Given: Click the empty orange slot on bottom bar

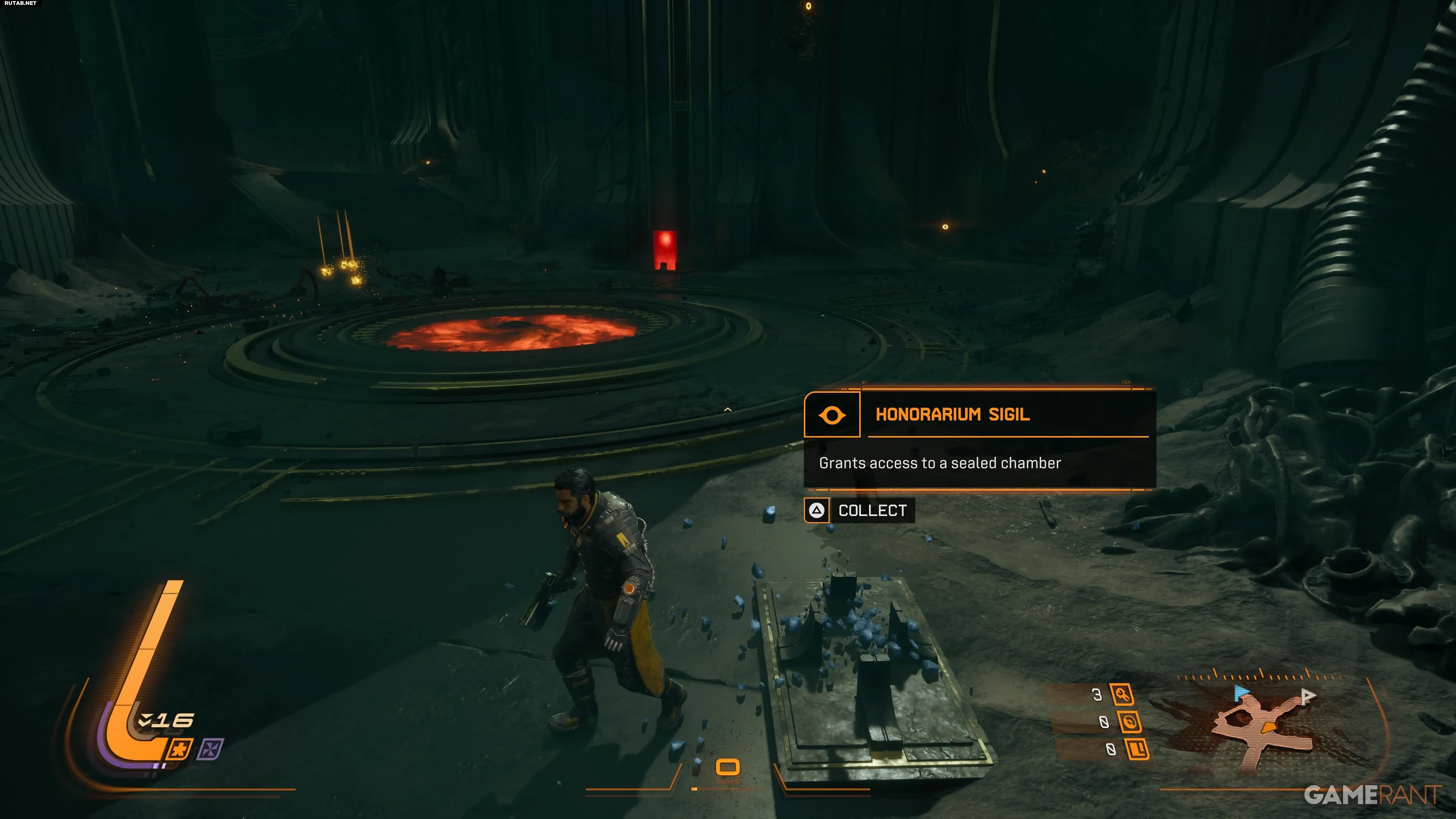Looking at the screenshot, I should click(728, 767).
